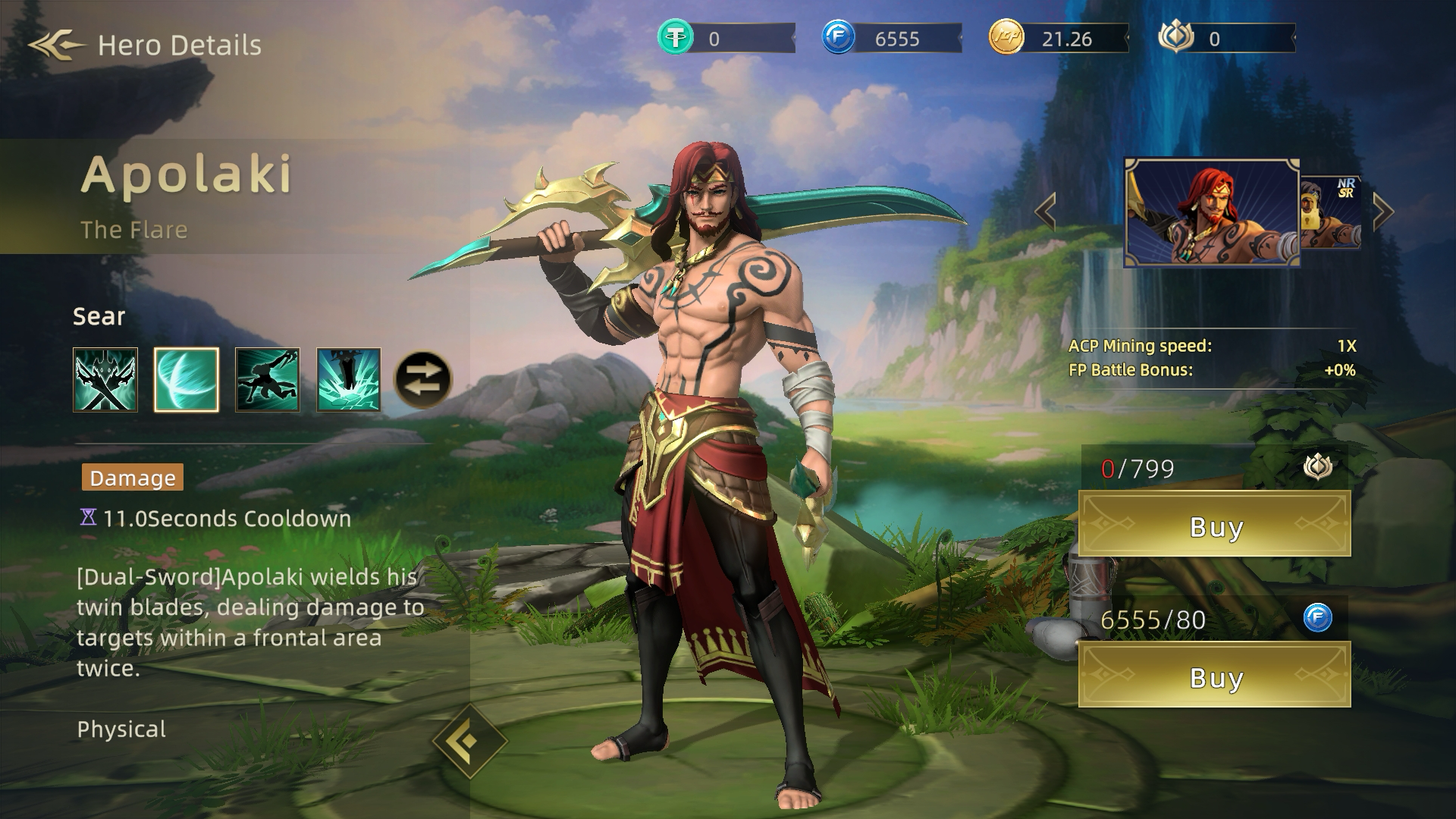The height and width of the screenshot is (819, 1456).
Task: Open the Hero Details header
Action: click(178, 43)
